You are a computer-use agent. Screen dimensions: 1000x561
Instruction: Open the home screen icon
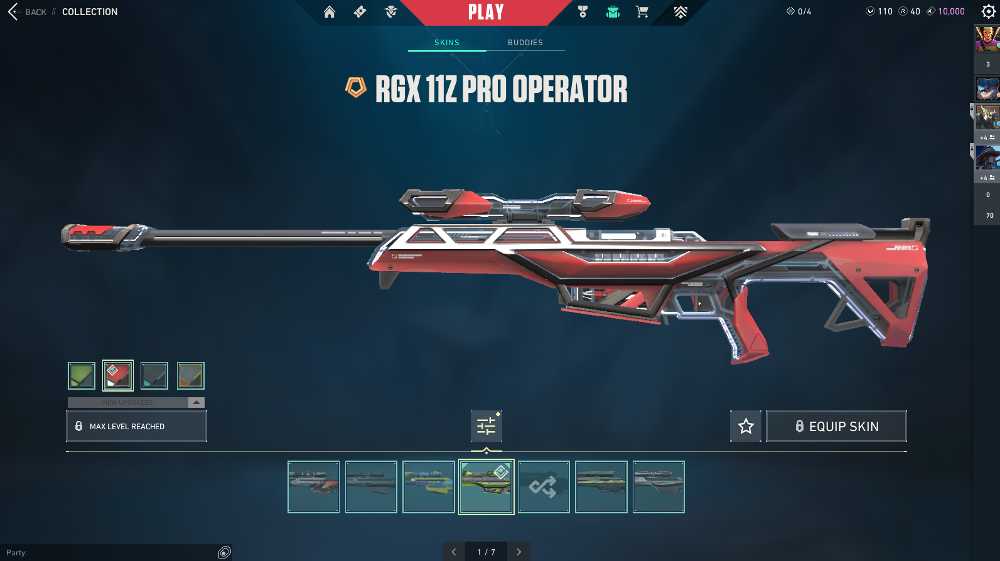click(x=329, y=12)
